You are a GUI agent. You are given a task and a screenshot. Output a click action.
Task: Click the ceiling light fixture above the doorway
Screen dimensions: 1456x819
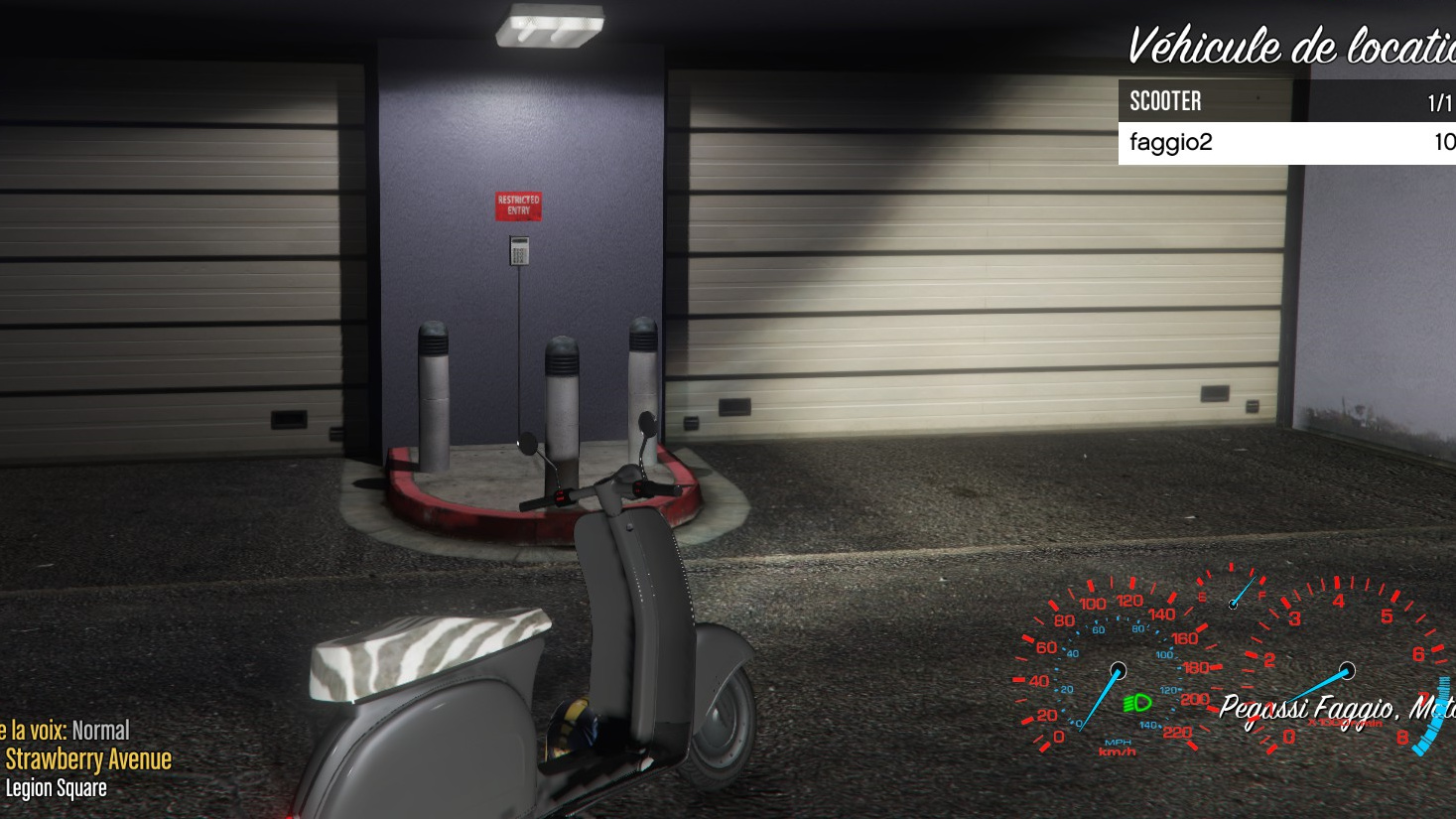point(549,25)
